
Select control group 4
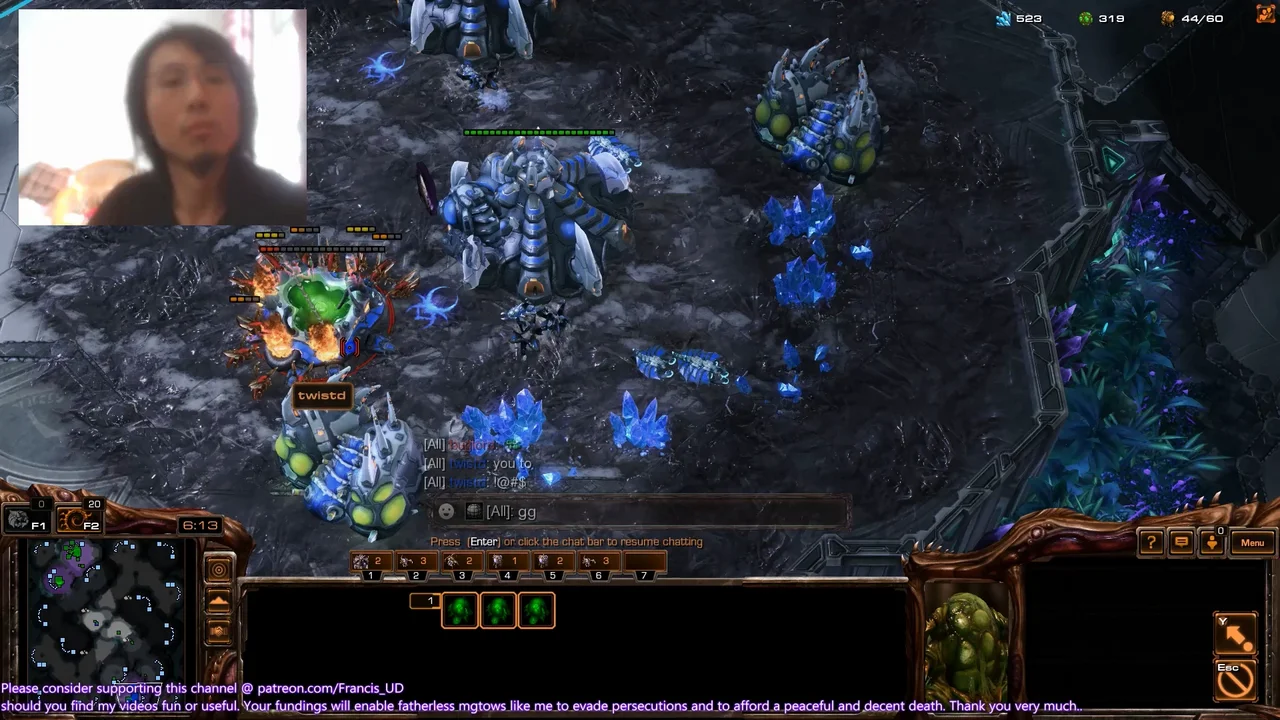(507, 563)
